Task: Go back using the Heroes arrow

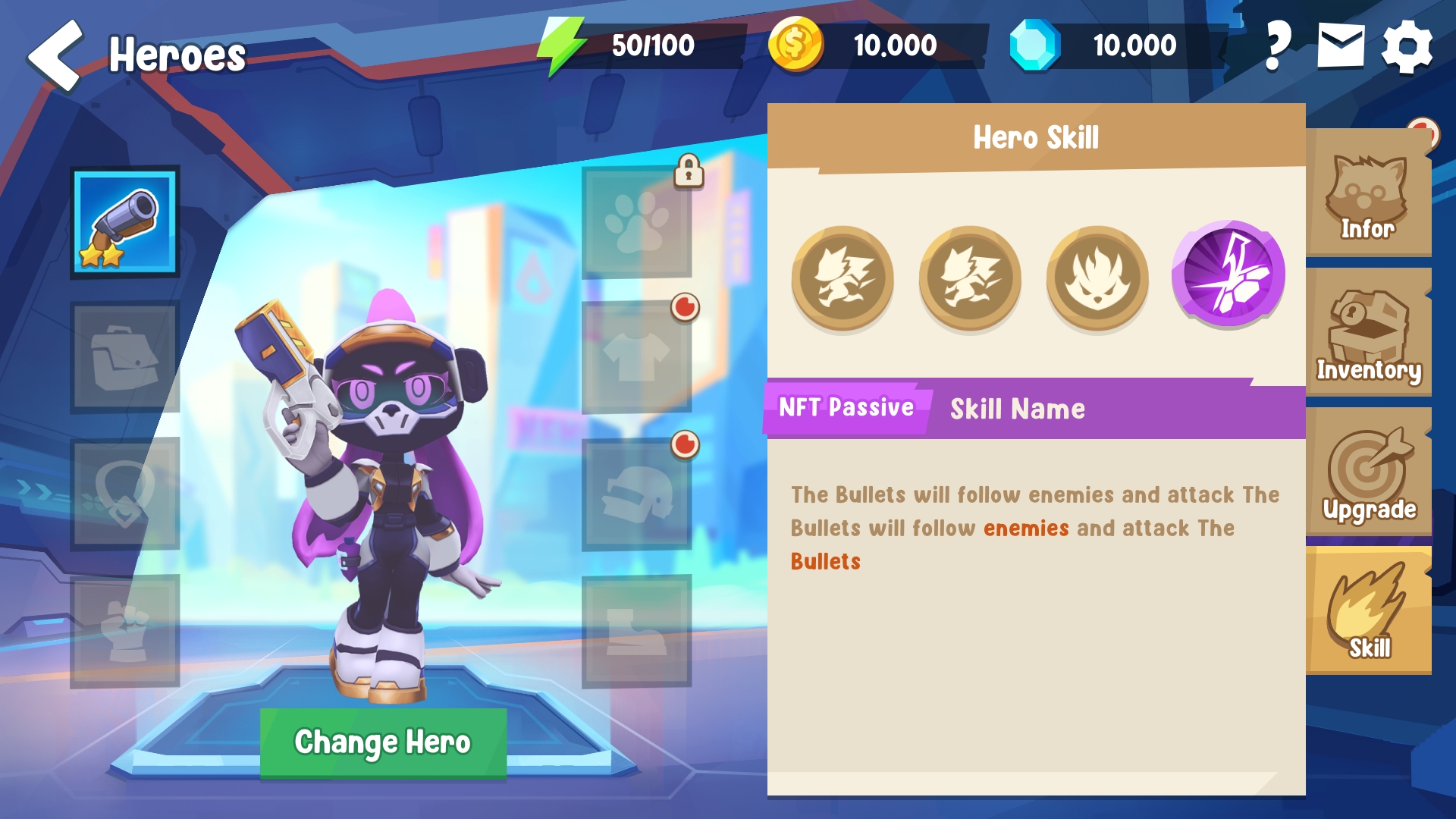Action: click(55, 55)
